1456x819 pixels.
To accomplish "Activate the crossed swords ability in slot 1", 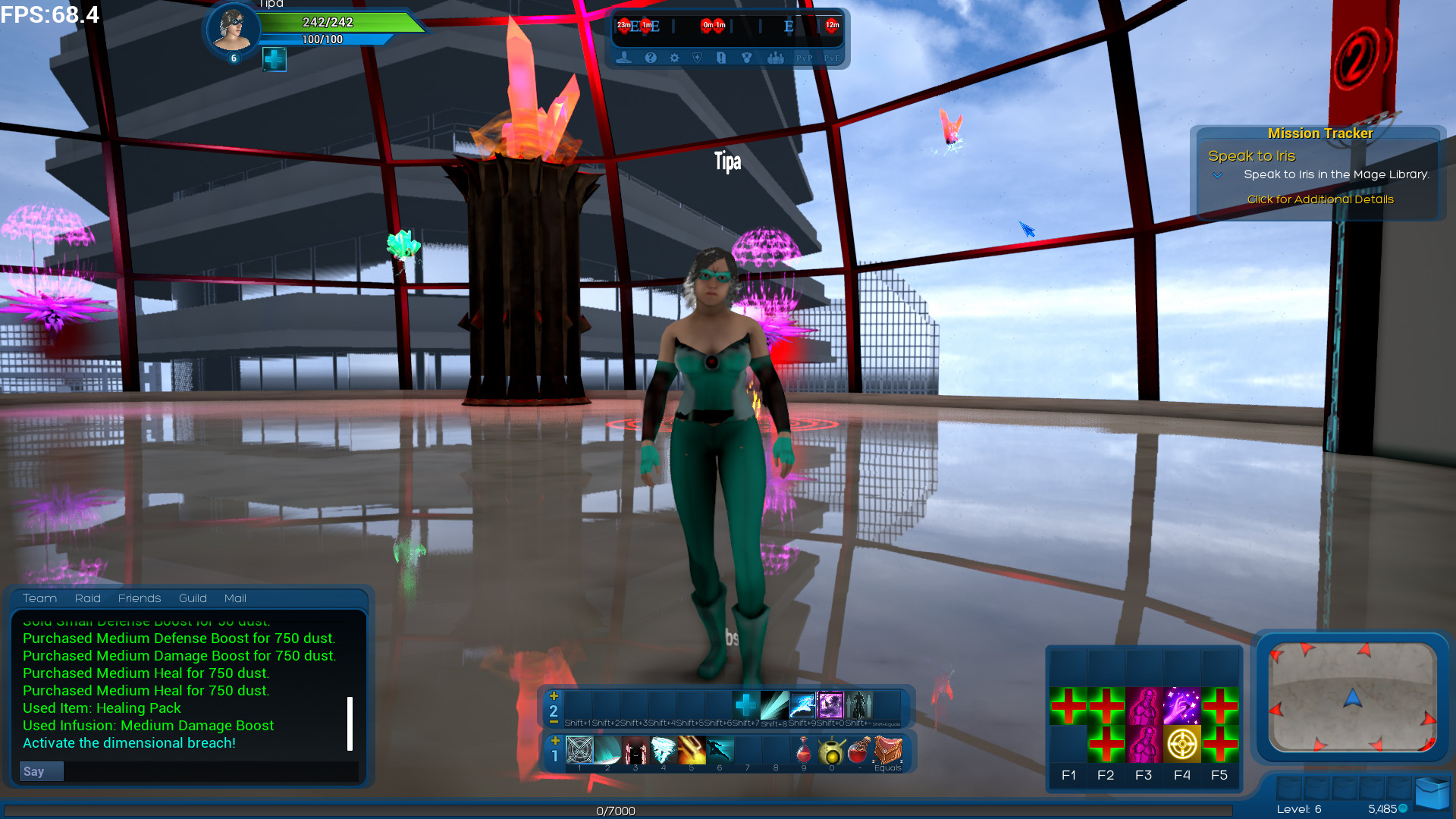I will click(x=579, y=751).
